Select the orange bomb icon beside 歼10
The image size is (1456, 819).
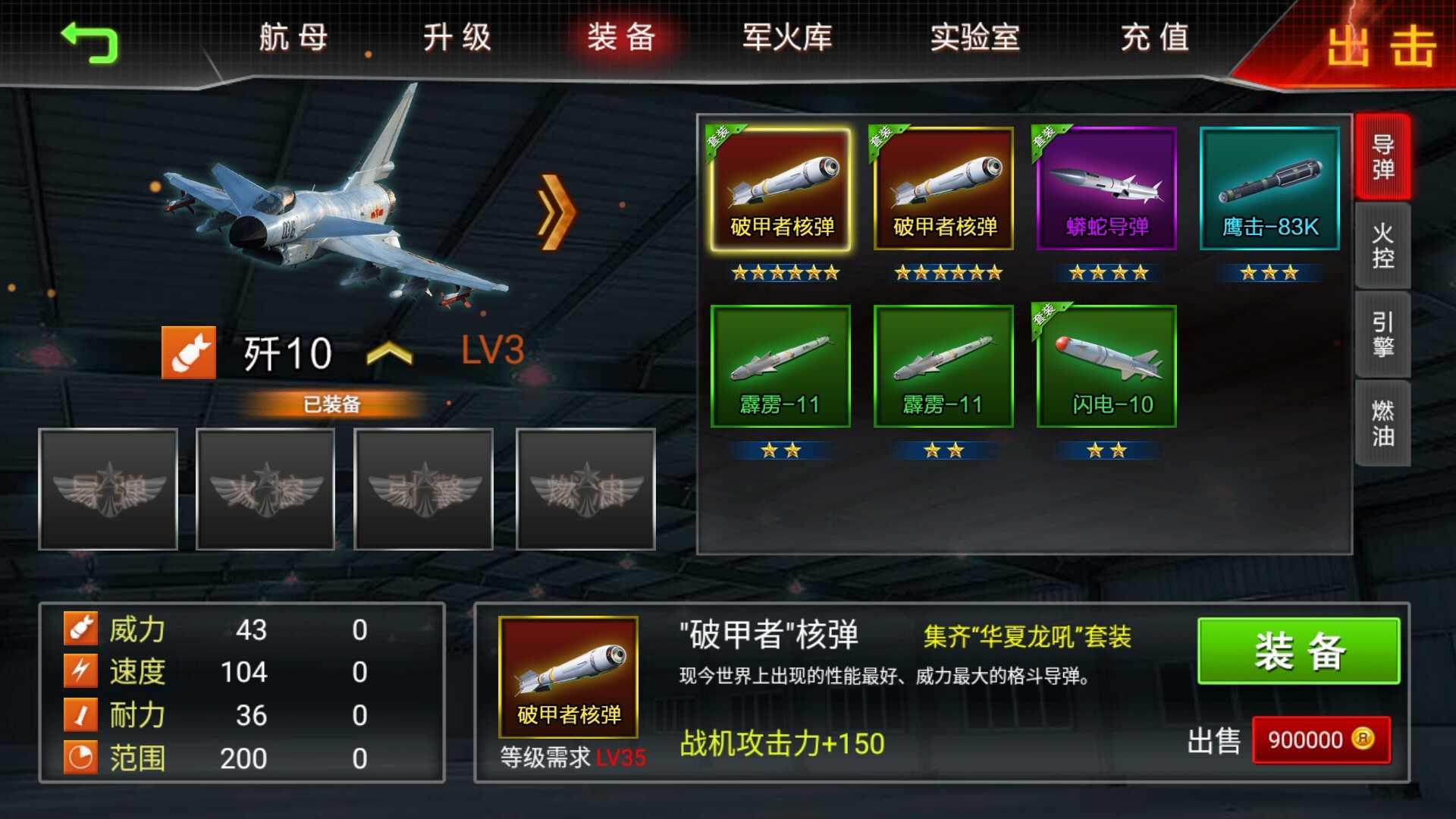point(190,353)
